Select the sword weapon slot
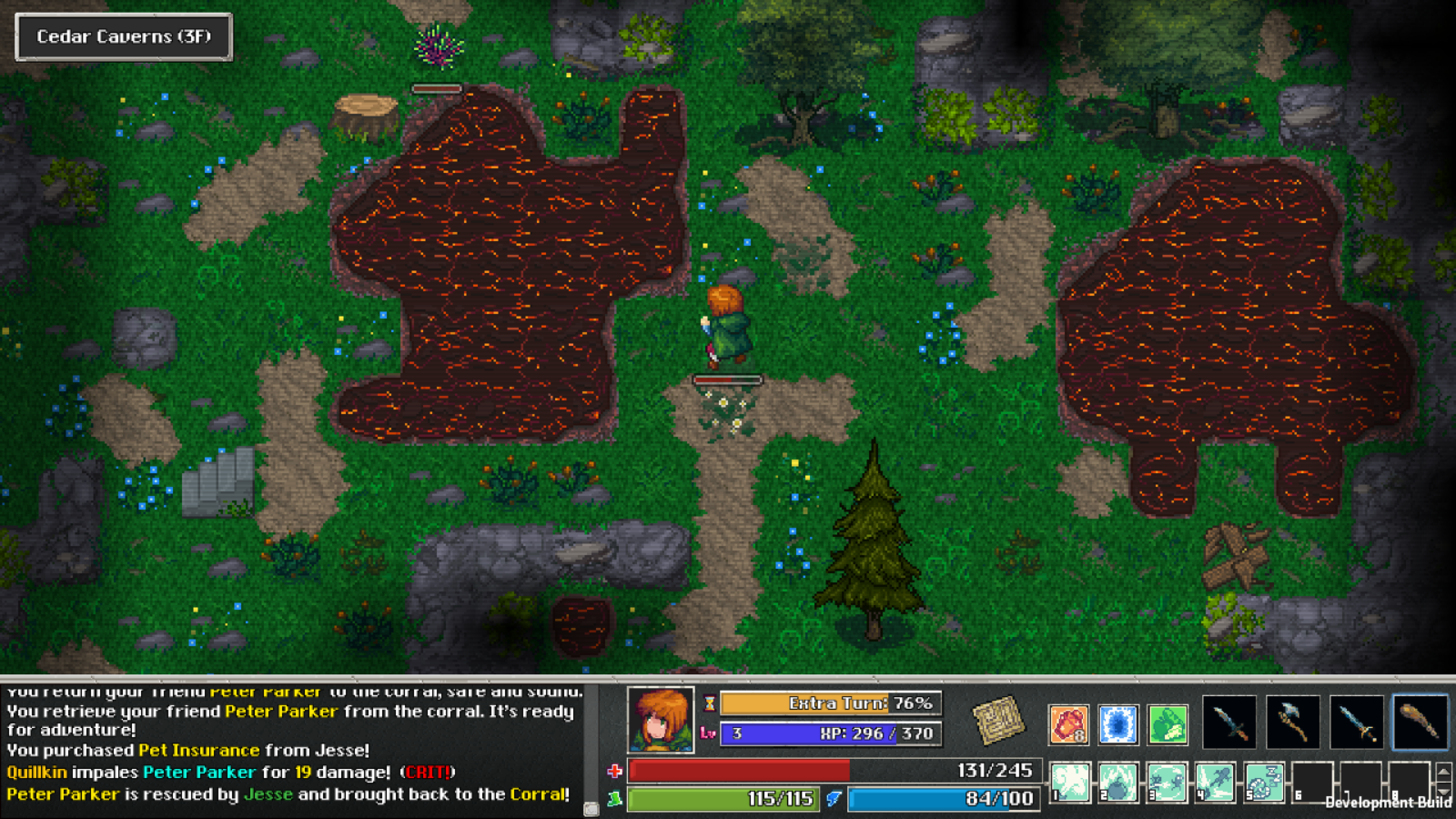 point(1355,722)
